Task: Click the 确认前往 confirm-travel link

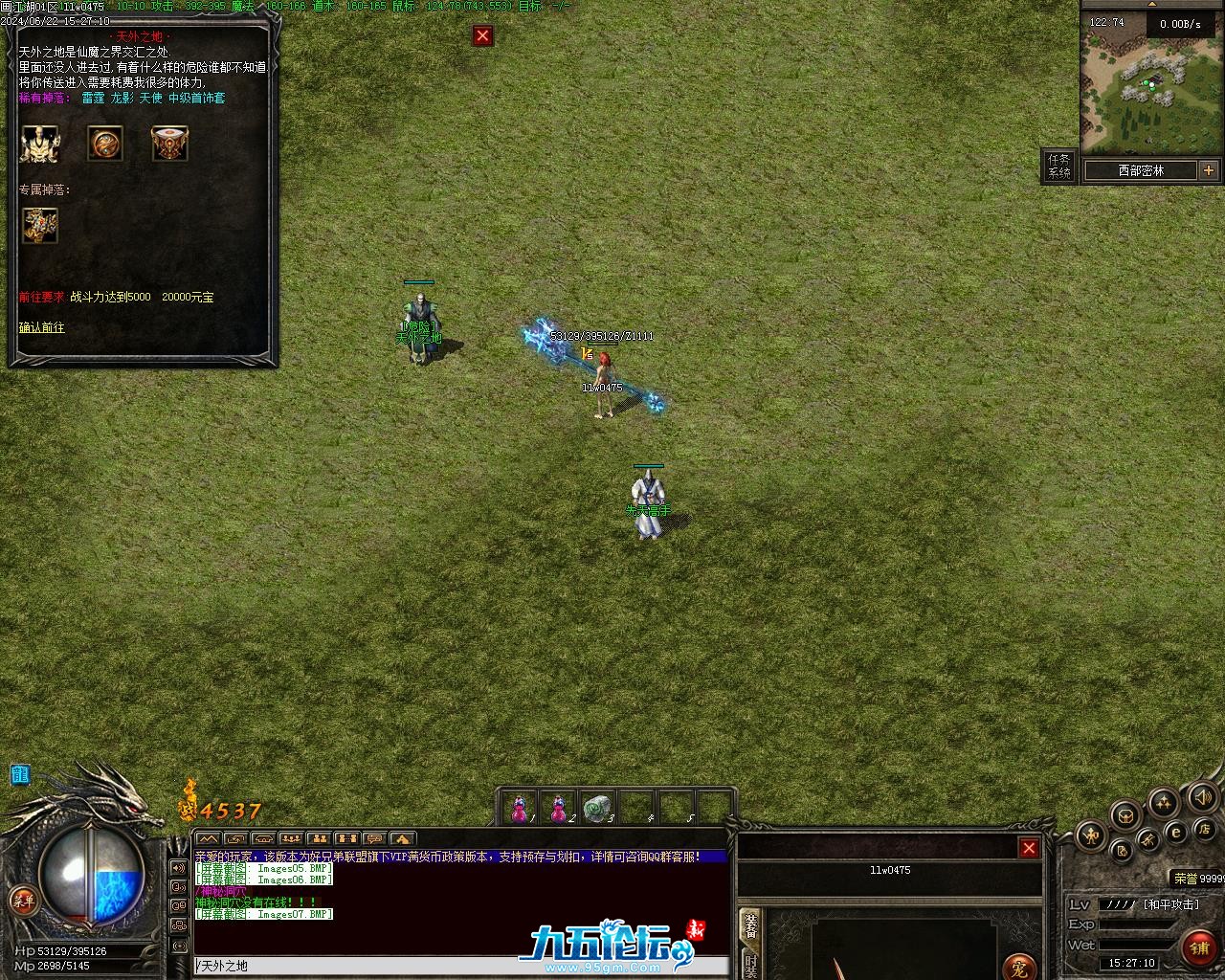Action: (x=42, y=328)
